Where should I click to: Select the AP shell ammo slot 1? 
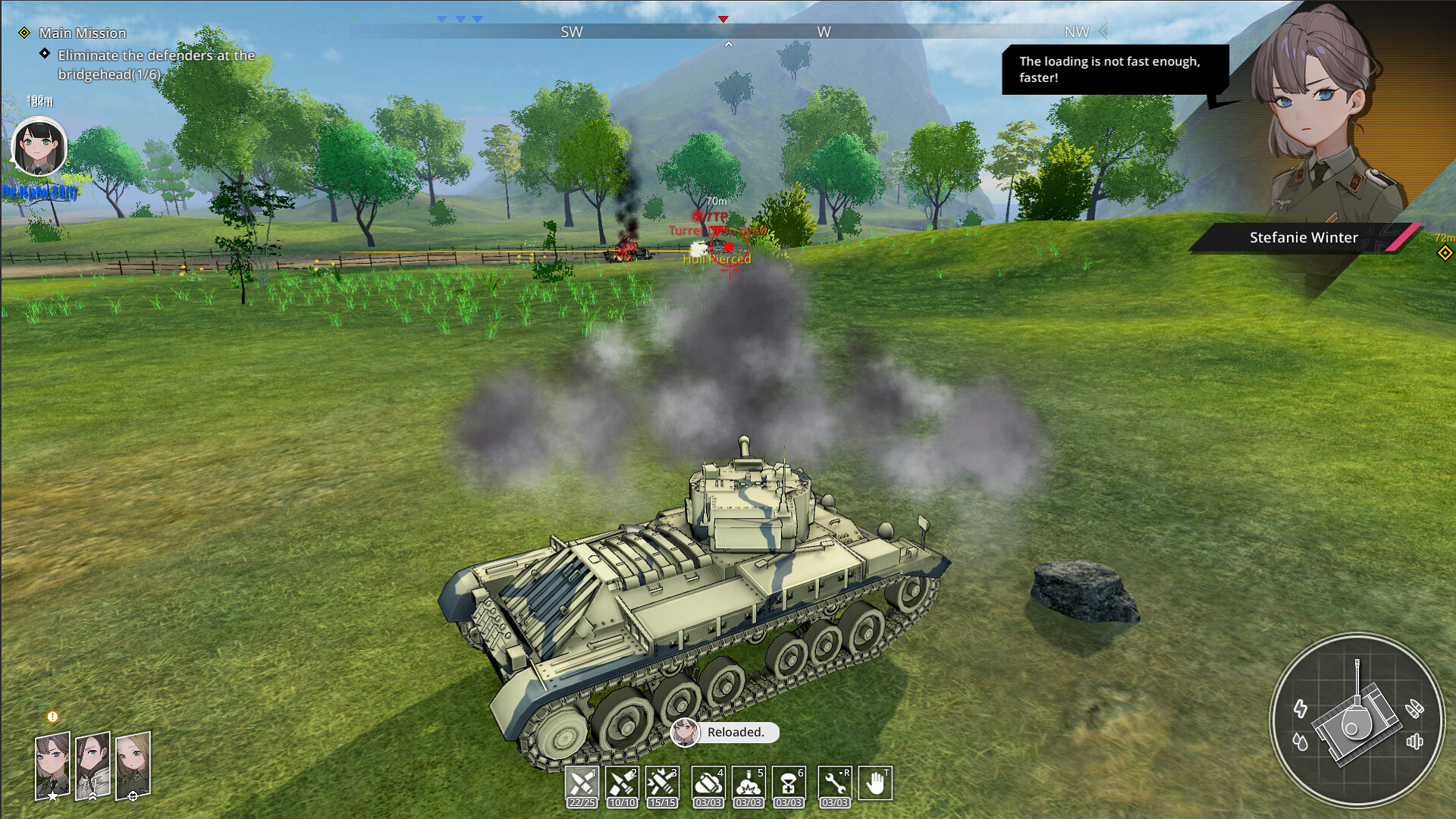tap(582, 783)
